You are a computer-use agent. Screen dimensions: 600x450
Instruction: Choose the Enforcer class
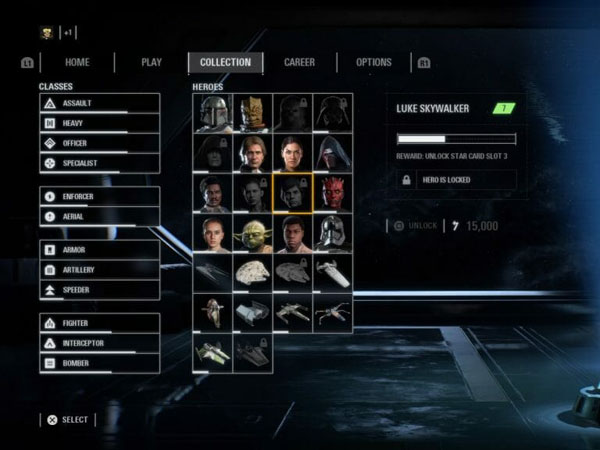pos(99,196)
